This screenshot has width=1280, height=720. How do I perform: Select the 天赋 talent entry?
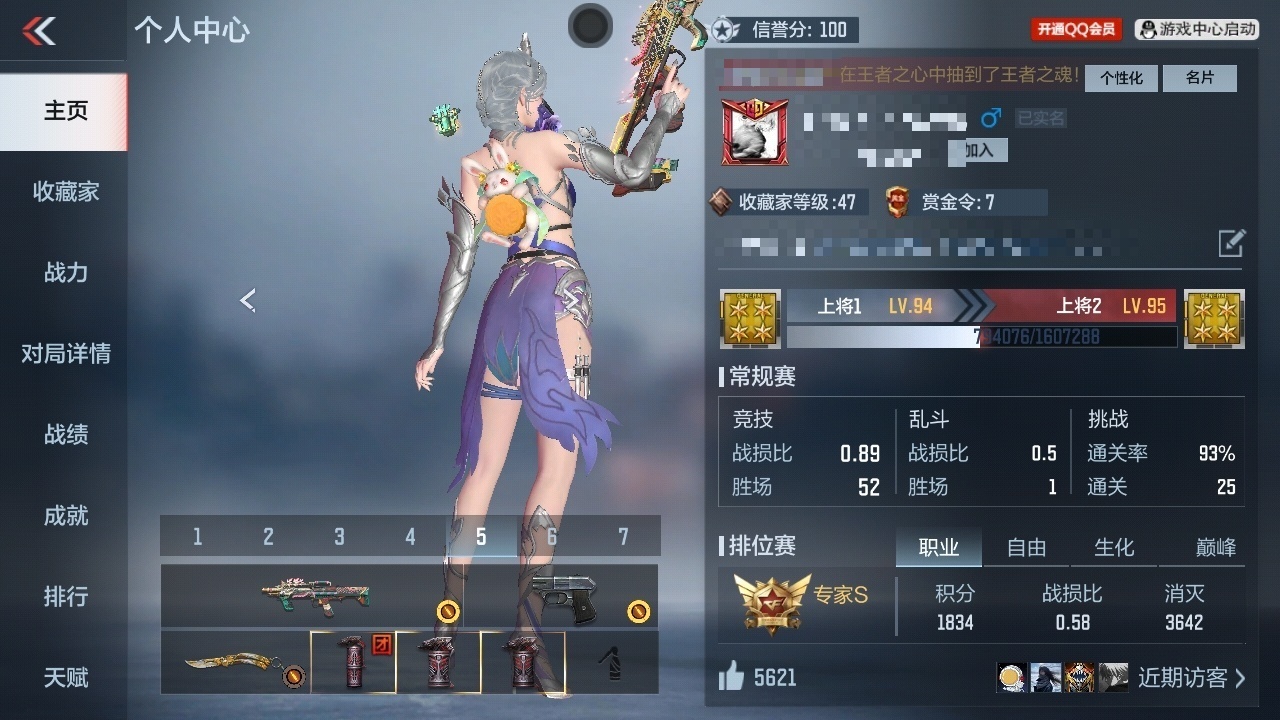[x=65, y=678]
